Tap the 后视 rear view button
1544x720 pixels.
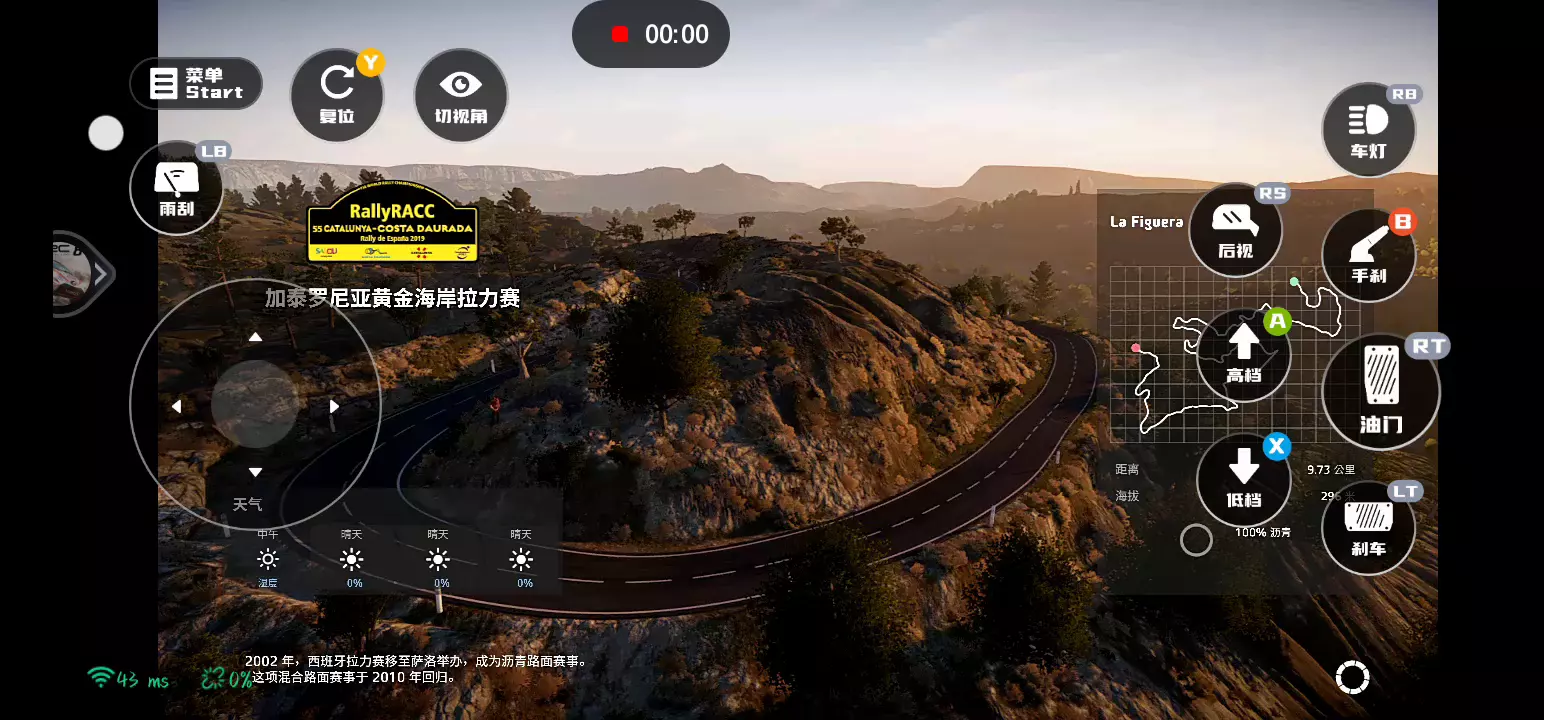(1235, 230)
